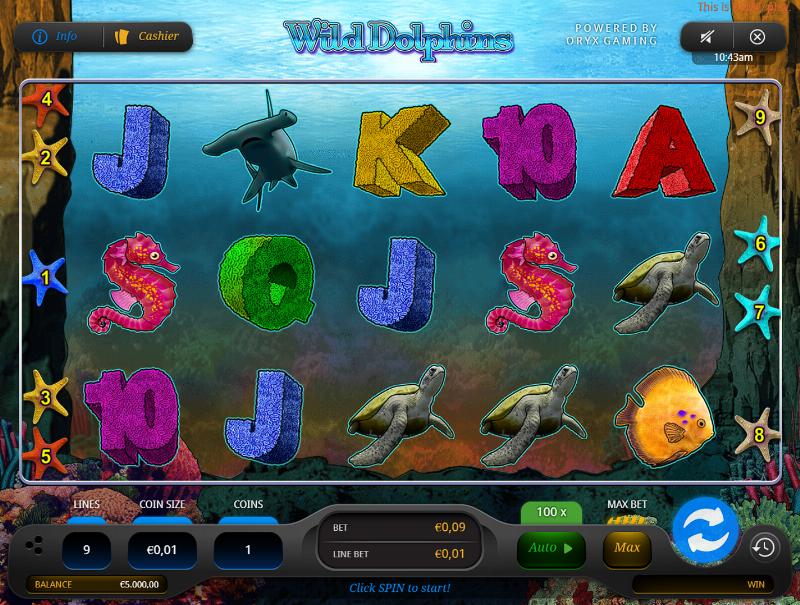Select the 100 x autoplay count
The width and height of the screenshot is (800, 605).
pyautogui.click(x=551, y=512)
